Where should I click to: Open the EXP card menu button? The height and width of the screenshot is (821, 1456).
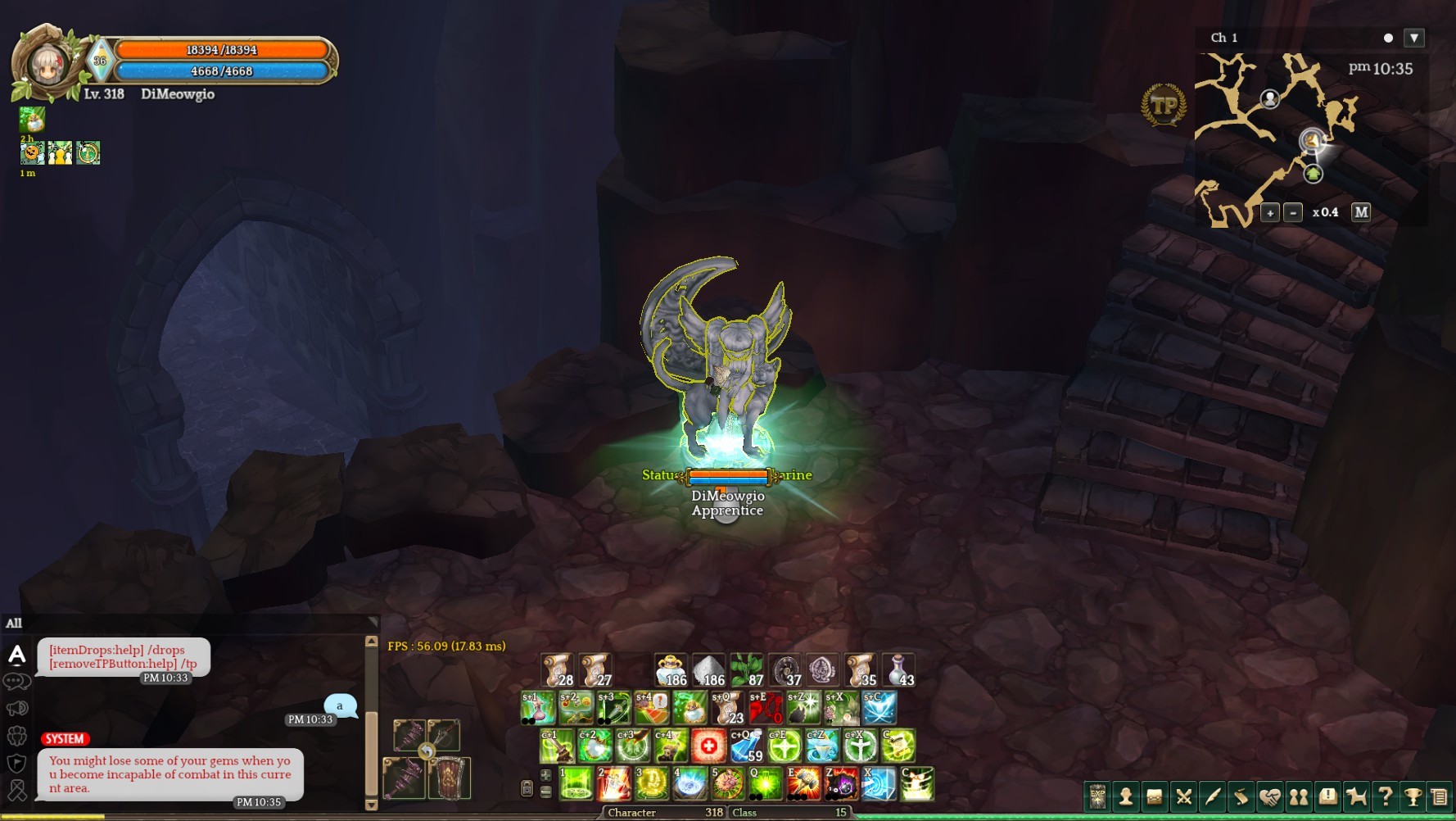[1097, 796]
